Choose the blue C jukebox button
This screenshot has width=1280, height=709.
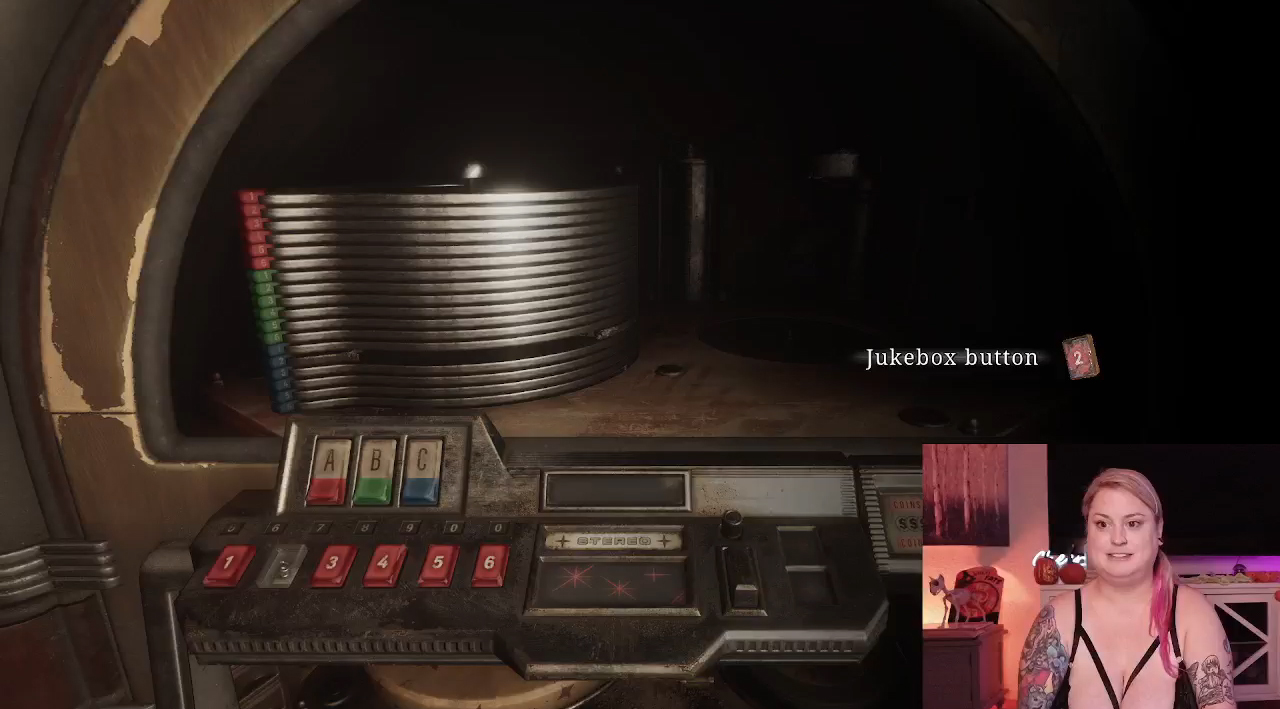point(421,470)
